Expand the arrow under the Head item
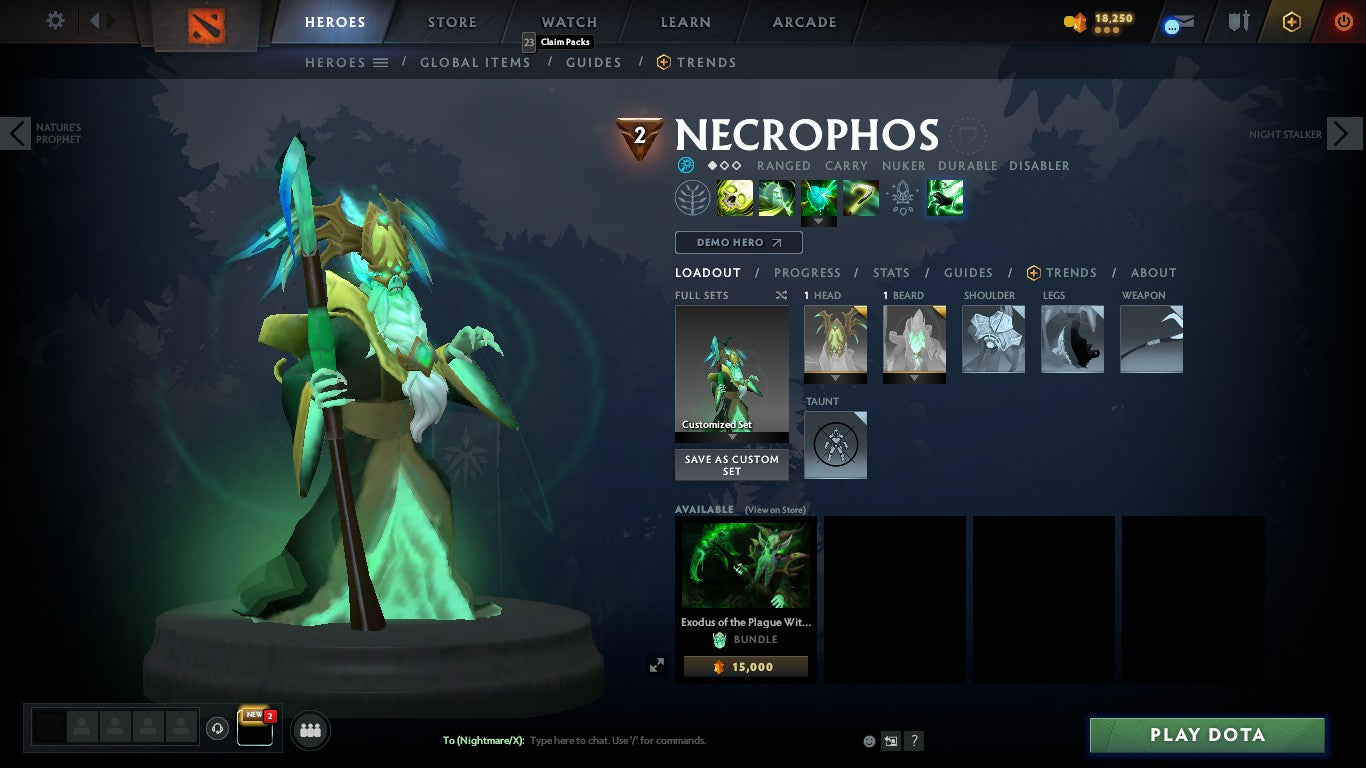The width and height of the screenshot is (1366, 768). pyautogui.click(x=835, y=379)
